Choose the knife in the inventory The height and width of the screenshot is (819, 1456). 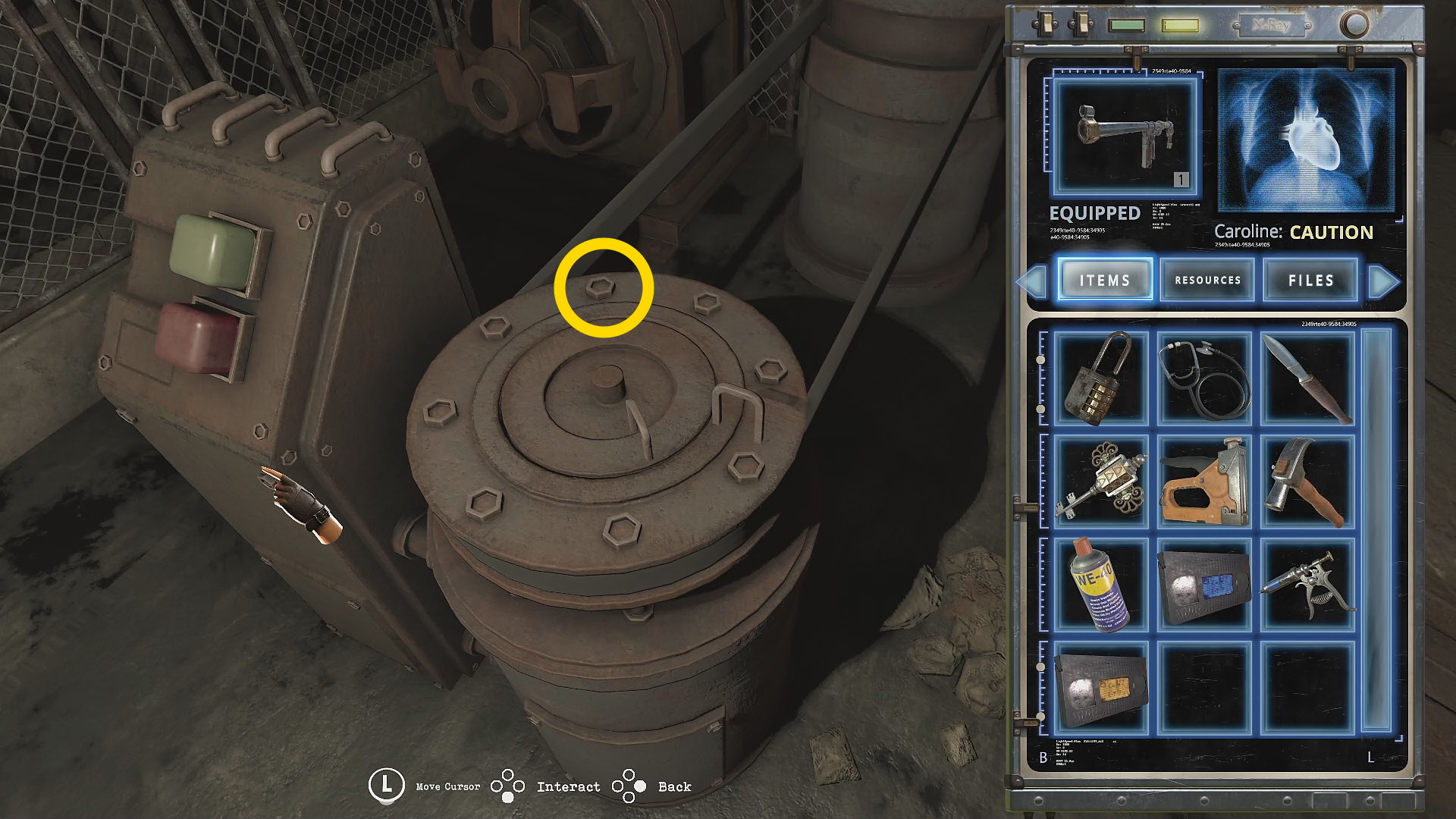(1307, 378)
